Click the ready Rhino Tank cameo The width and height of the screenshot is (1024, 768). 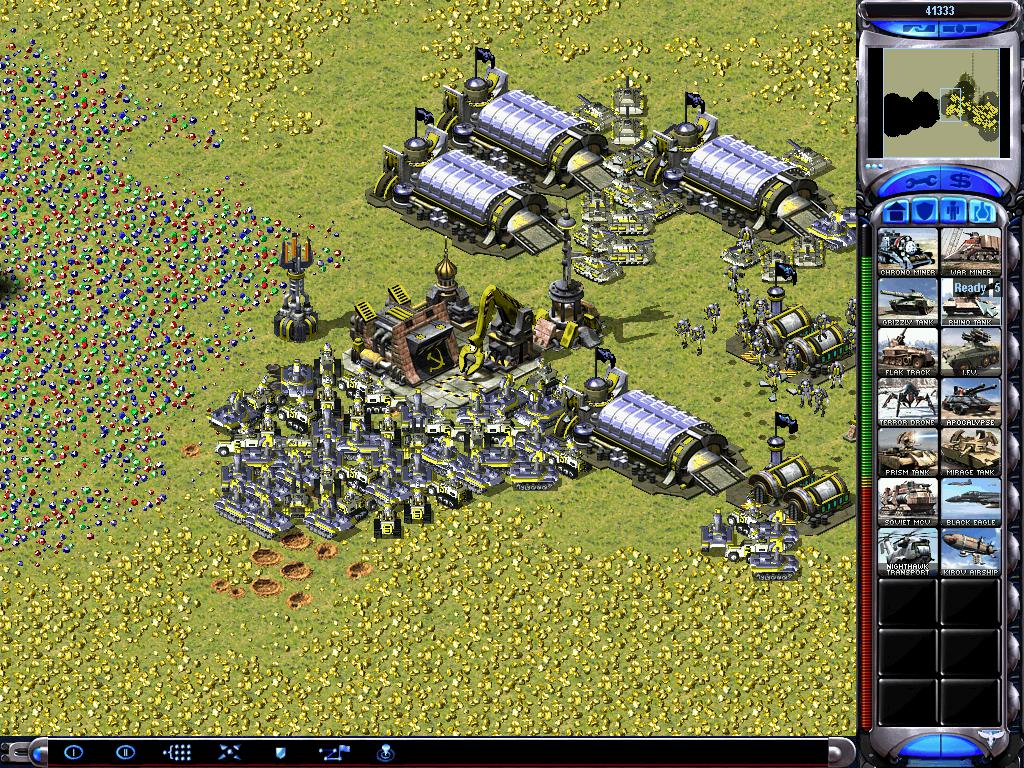(x=970, y=301)
